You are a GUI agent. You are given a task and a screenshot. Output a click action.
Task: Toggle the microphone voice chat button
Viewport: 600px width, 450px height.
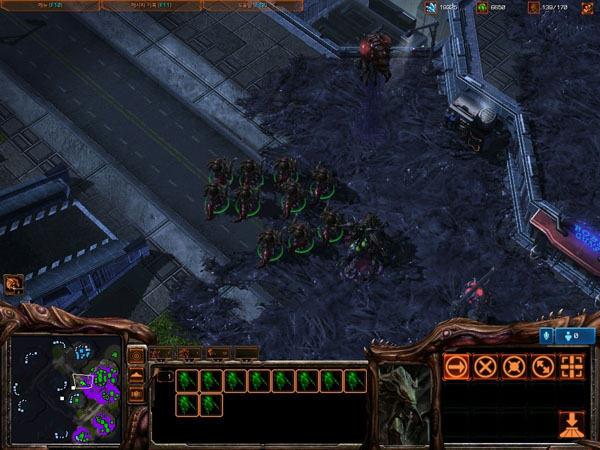548,336
